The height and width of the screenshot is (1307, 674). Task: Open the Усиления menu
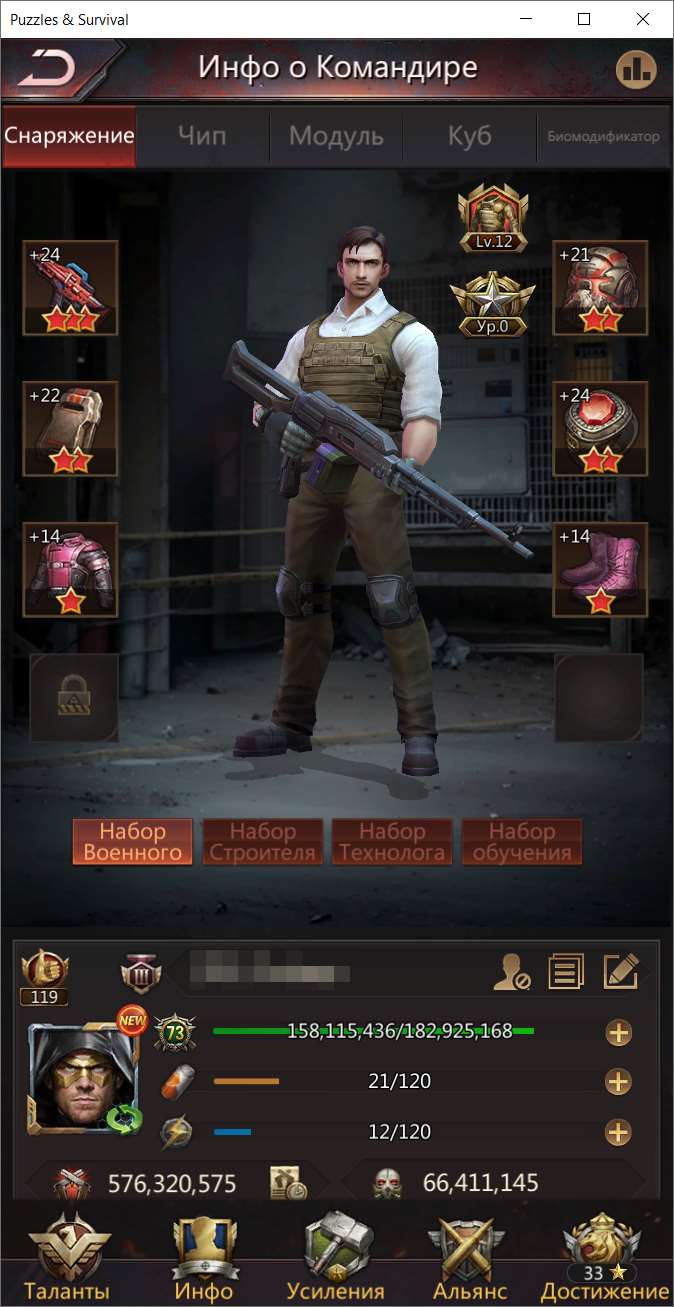tap(336, 1259)
